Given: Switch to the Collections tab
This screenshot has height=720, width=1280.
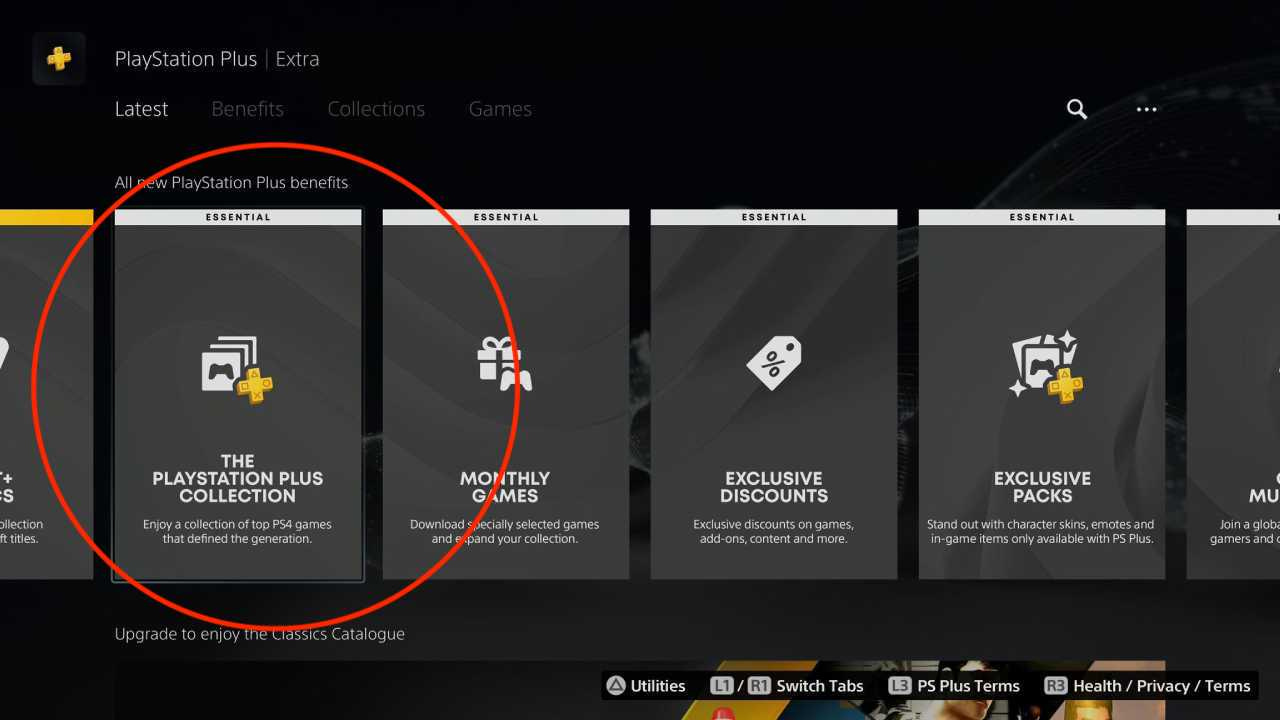Looking at the screenshot, I should (376, 109).
